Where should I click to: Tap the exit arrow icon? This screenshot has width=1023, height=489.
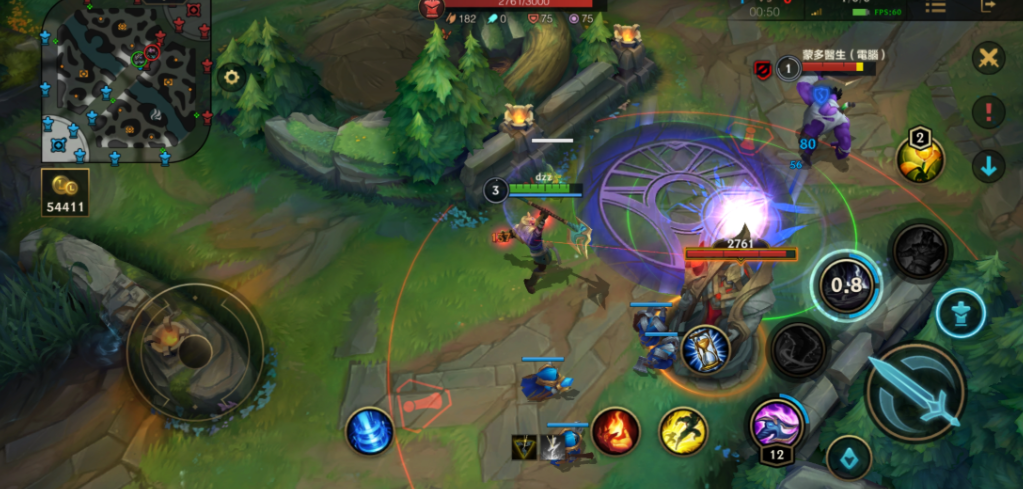[989, 7]
